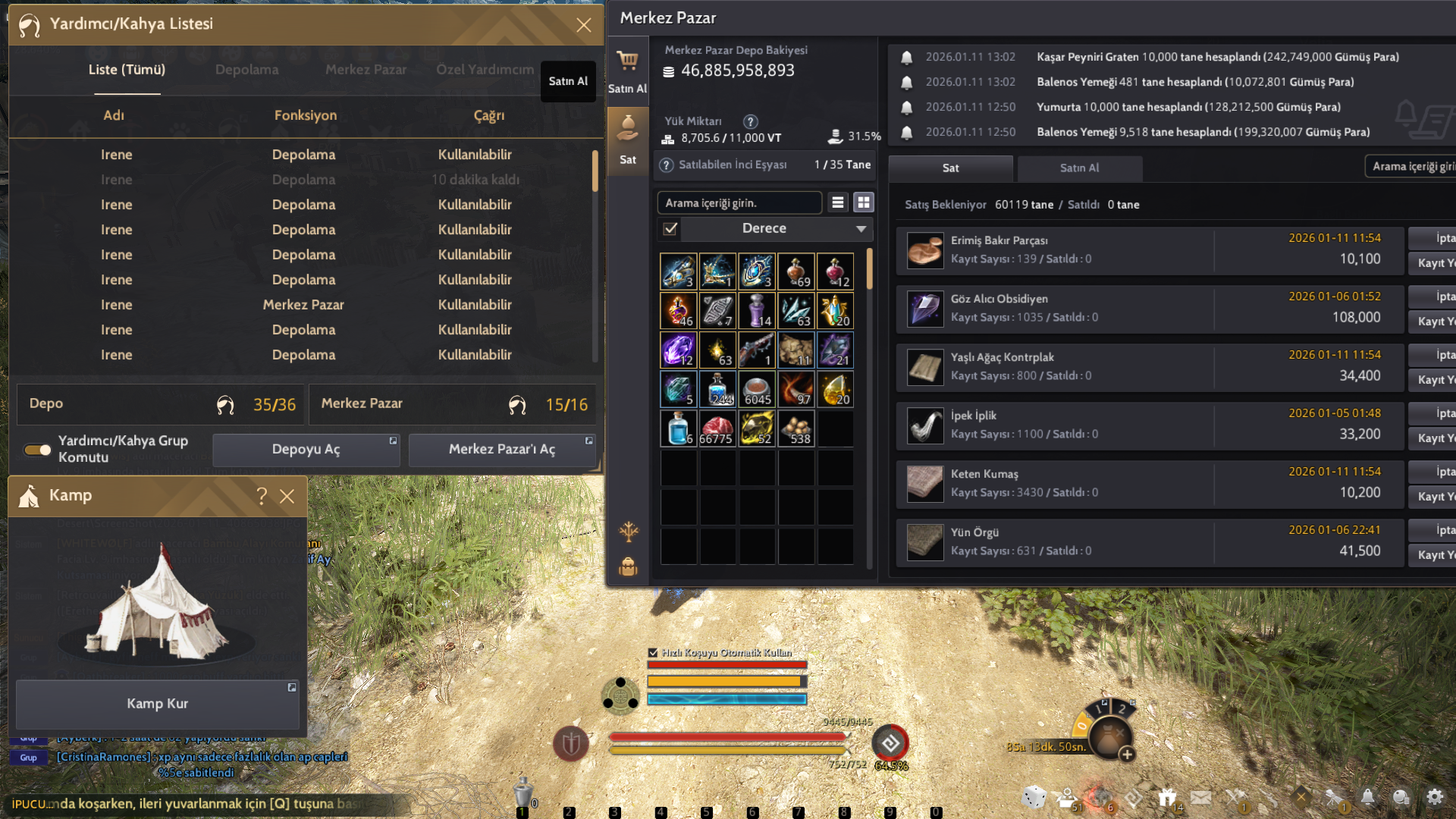This screenshot has width=1456, height=819.
Task: Switch to list view beside the search box
Action: point(837,202)
